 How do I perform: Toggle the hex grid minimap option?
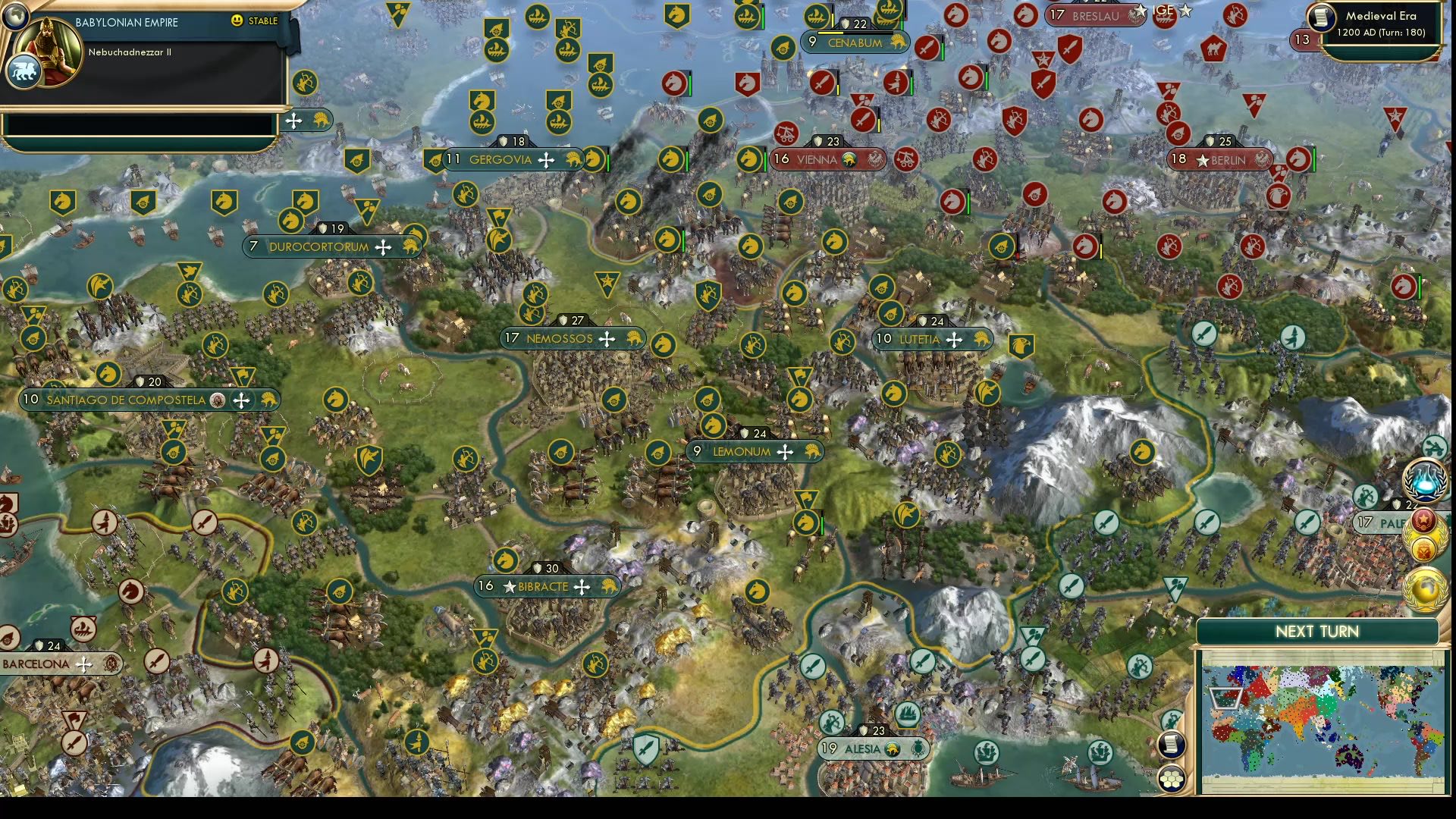coord(1172,779)
